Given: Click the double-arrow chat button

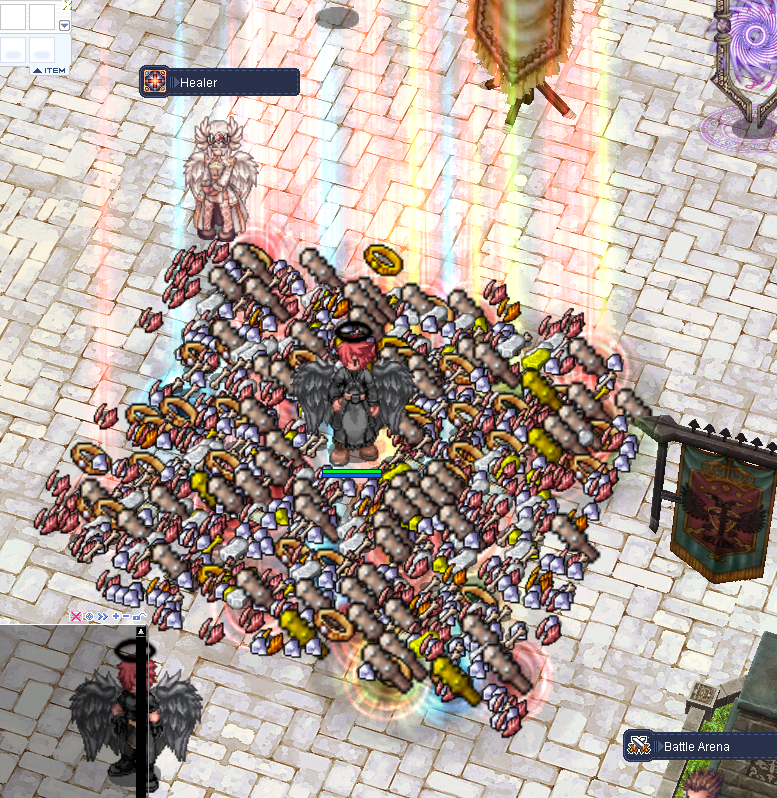Looking at the screenshot, I should pyautogui.click(x=102, y=617).
